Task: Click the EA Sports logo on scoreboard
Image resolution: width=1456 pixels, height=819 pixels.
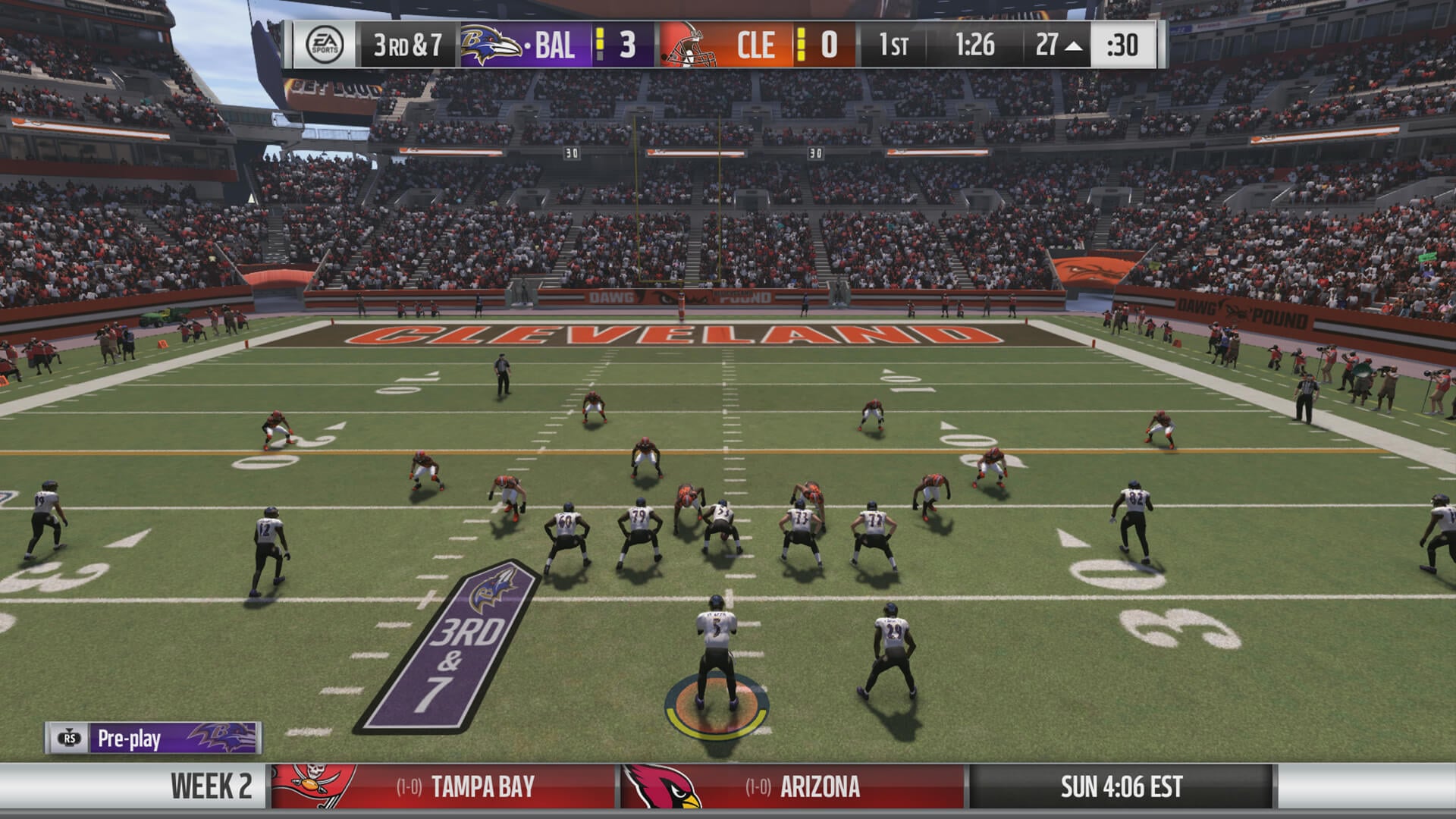Action: [326, 45]
